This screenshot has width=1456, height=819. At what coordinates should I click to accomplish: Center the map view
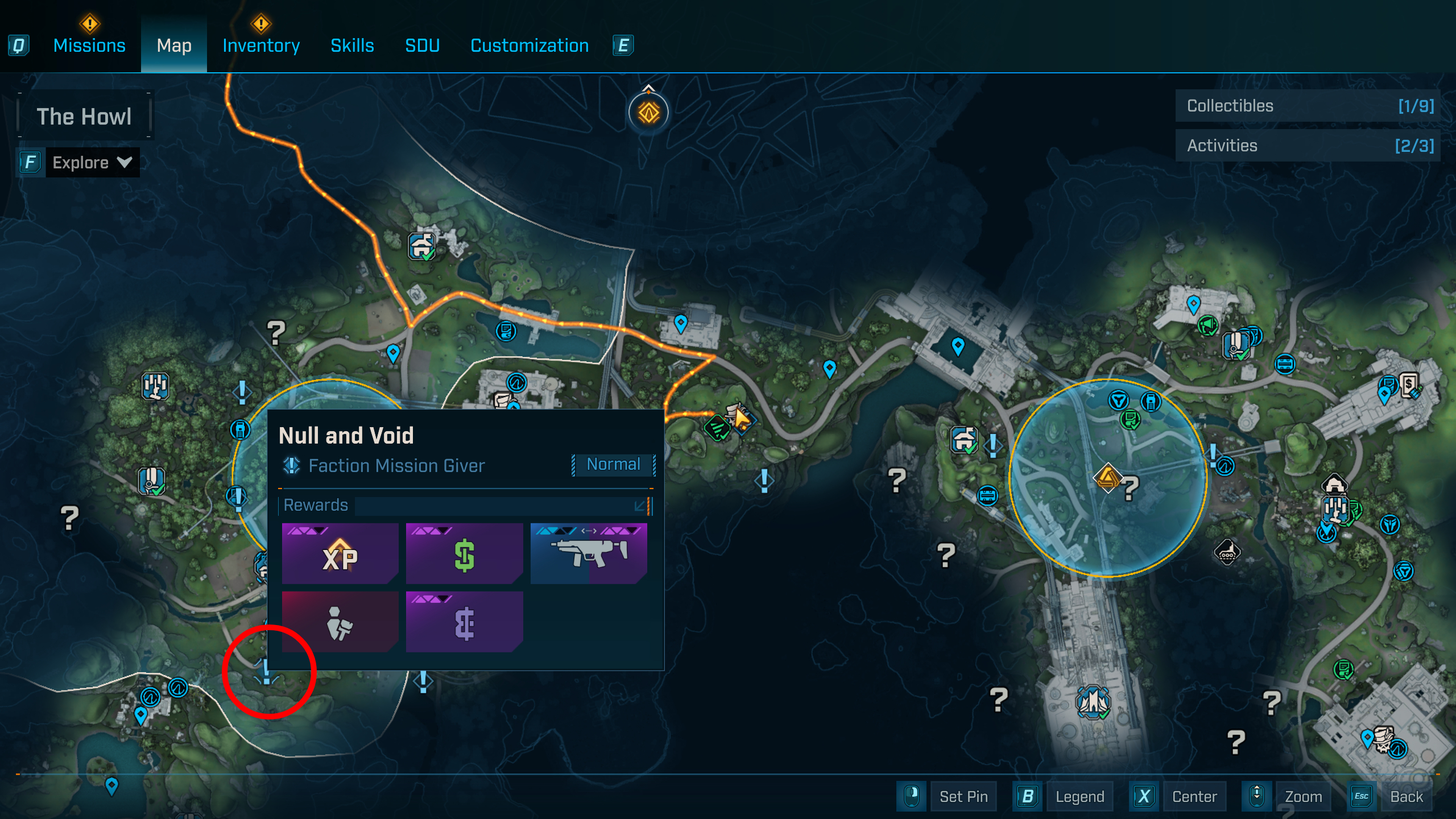pos(1194,796)
